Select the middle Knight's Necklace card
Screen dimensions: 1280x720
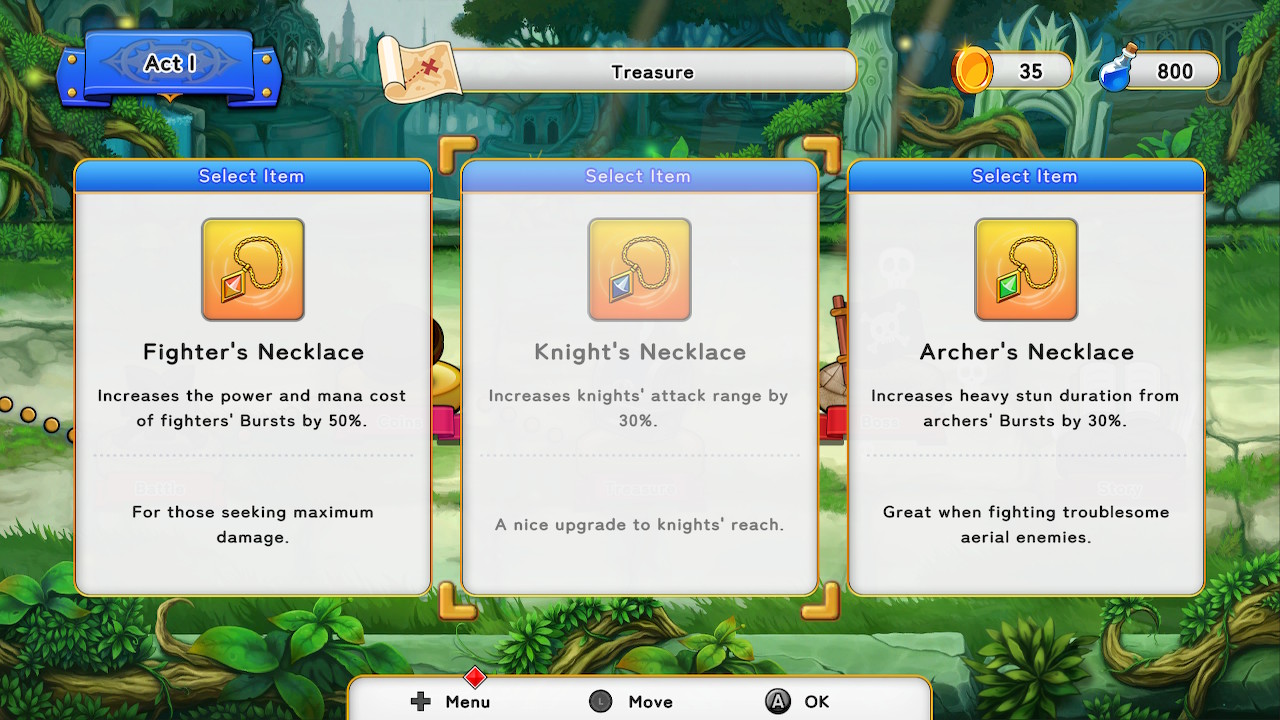638,380
